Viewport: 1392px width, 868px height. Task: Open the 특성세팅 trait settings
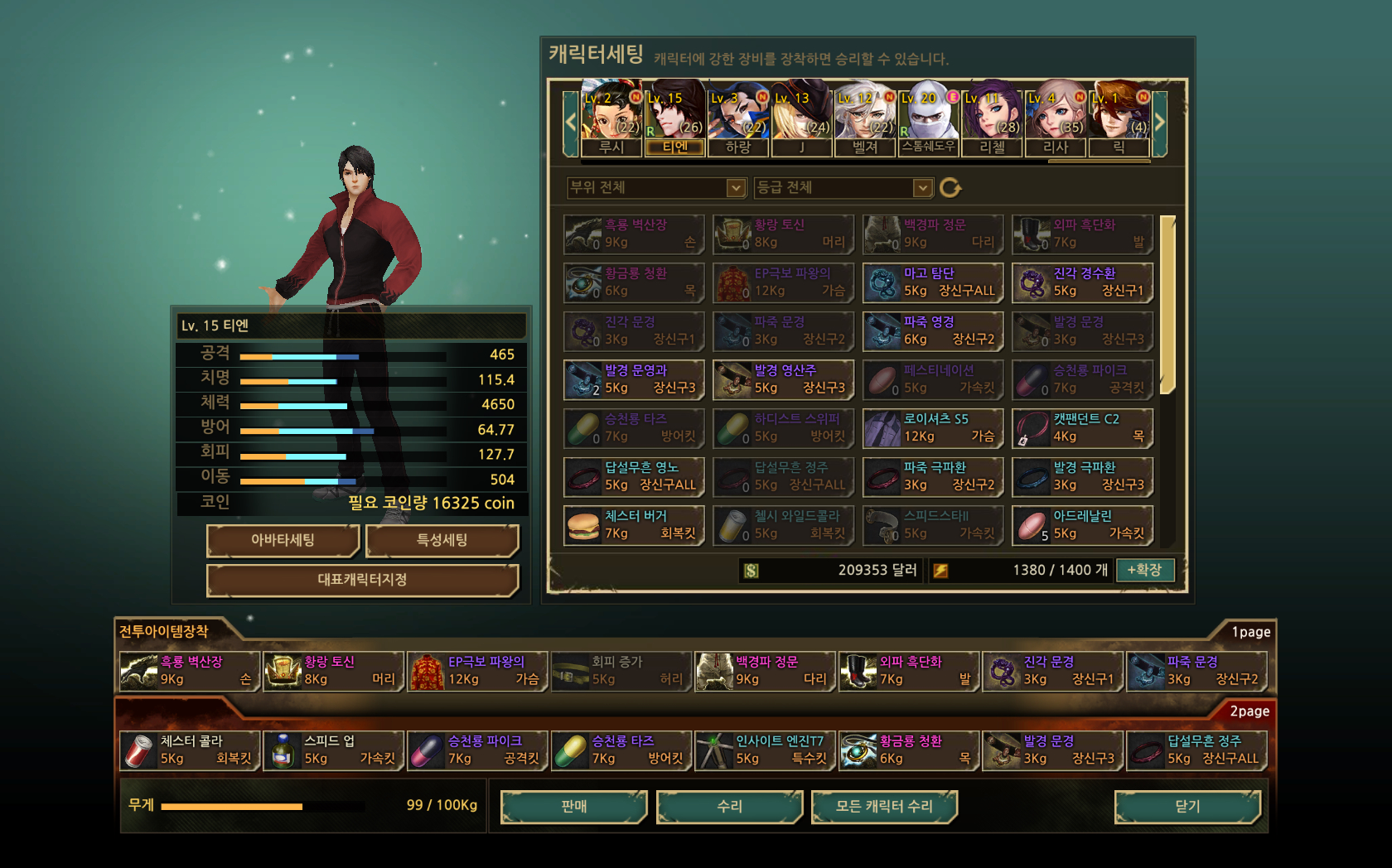pos(442,540)
